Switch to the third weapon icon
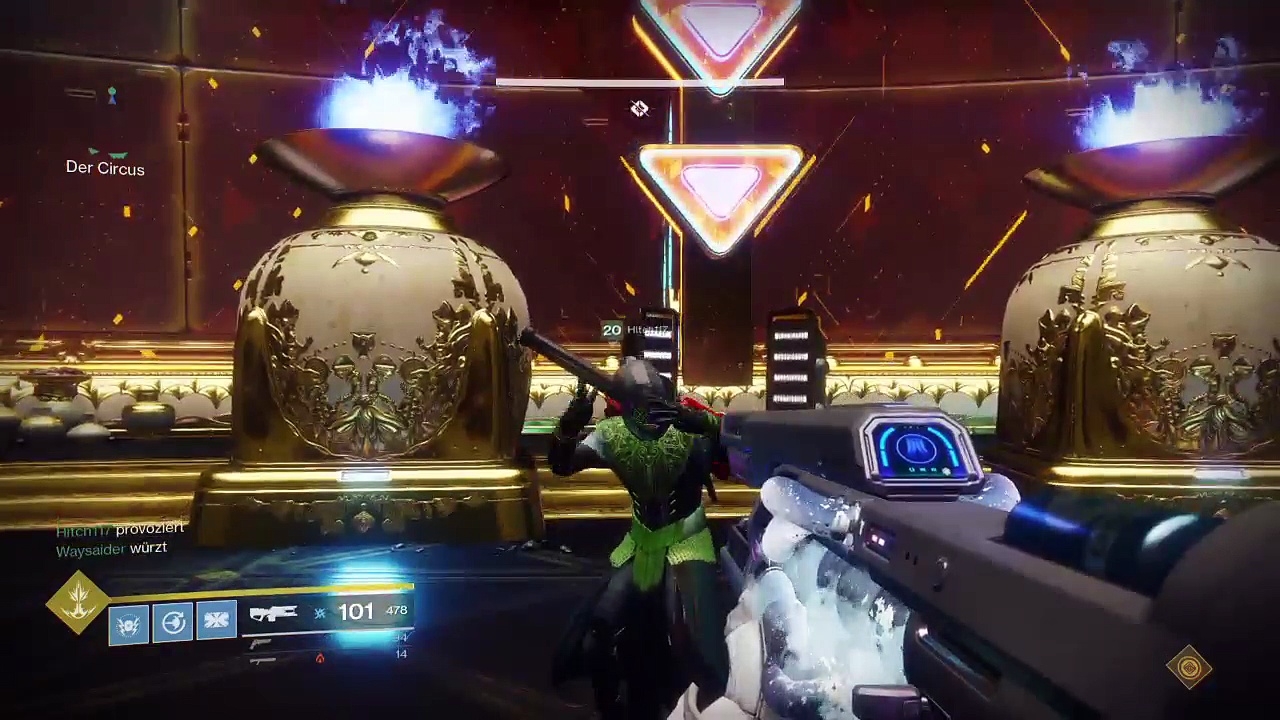1280x720 pixels. pyautogui.click(x=262, y=660)
